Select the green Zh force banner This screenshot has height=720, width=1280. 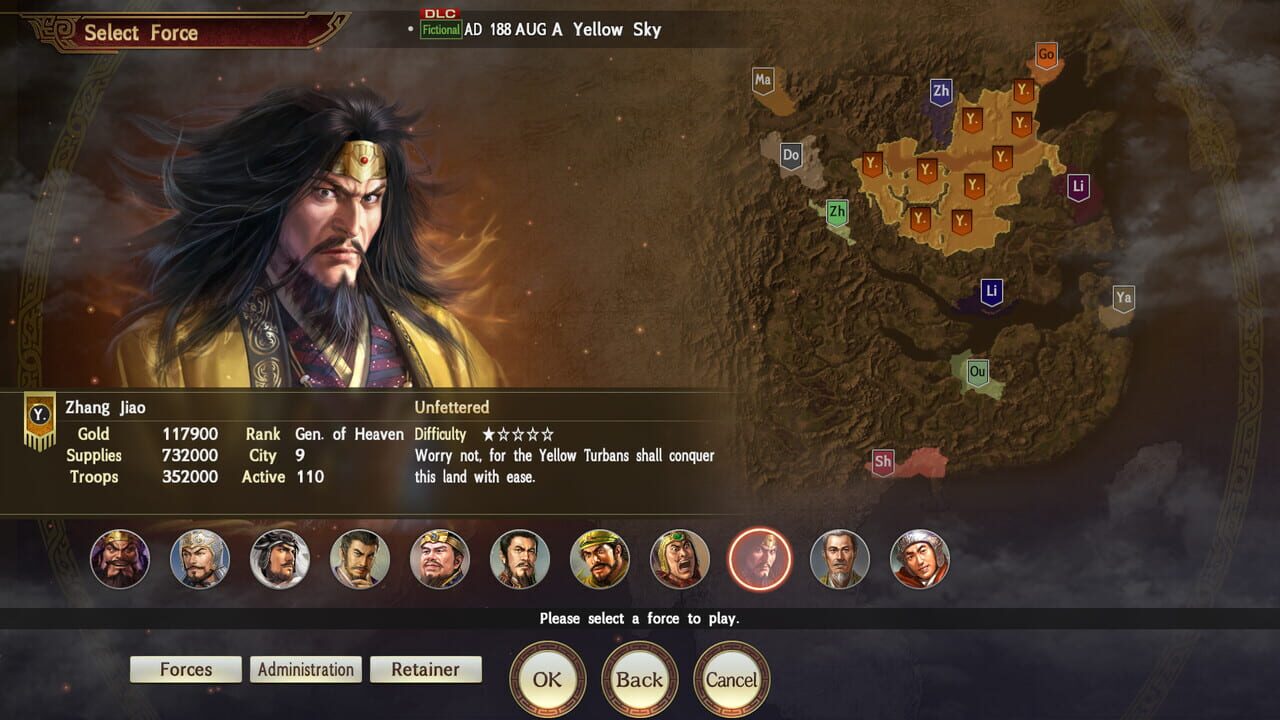coord(838,212)
